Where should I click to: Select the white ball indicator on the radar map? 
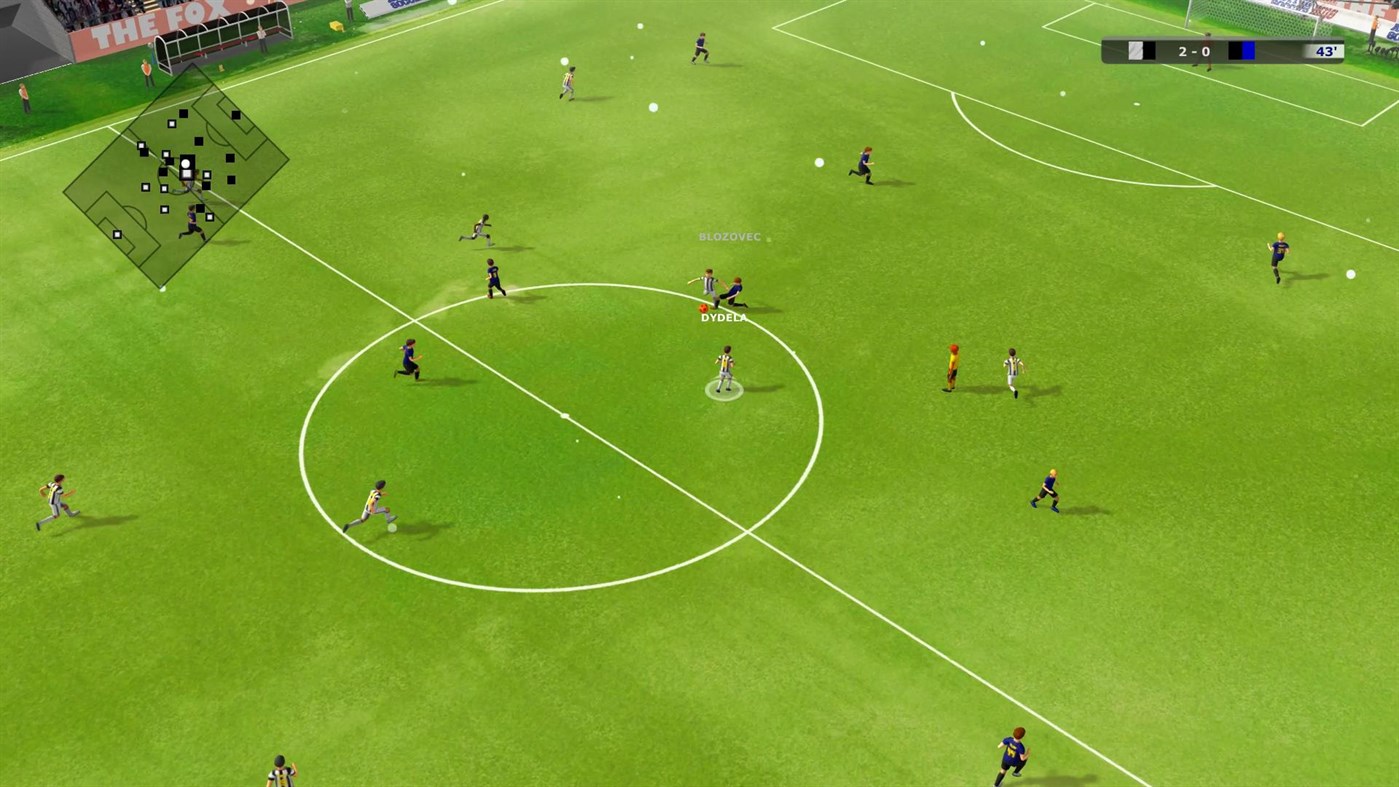[x=186, y=164]
